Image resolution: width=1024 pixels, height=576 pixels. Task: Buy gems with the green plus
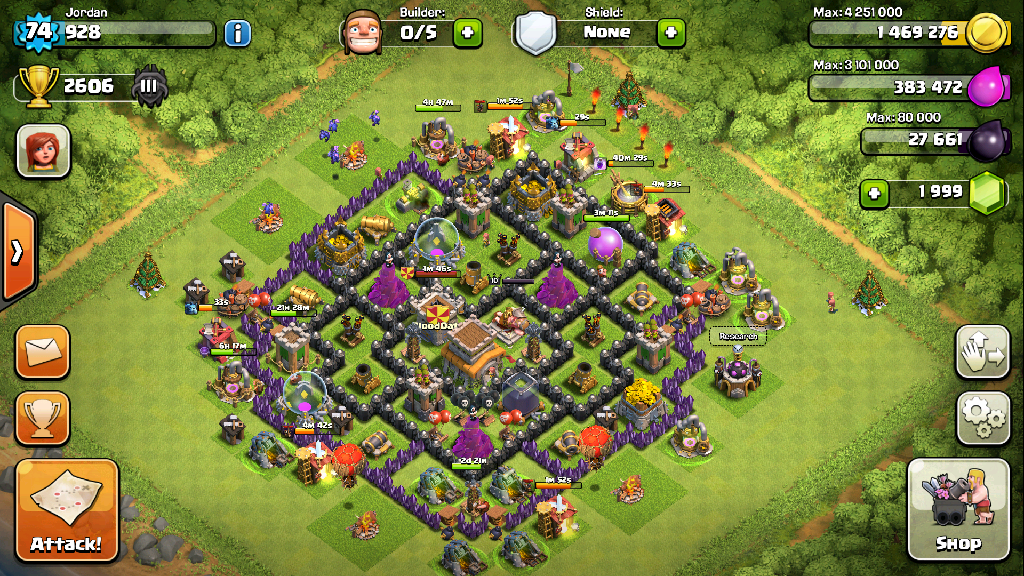point(875,192)
